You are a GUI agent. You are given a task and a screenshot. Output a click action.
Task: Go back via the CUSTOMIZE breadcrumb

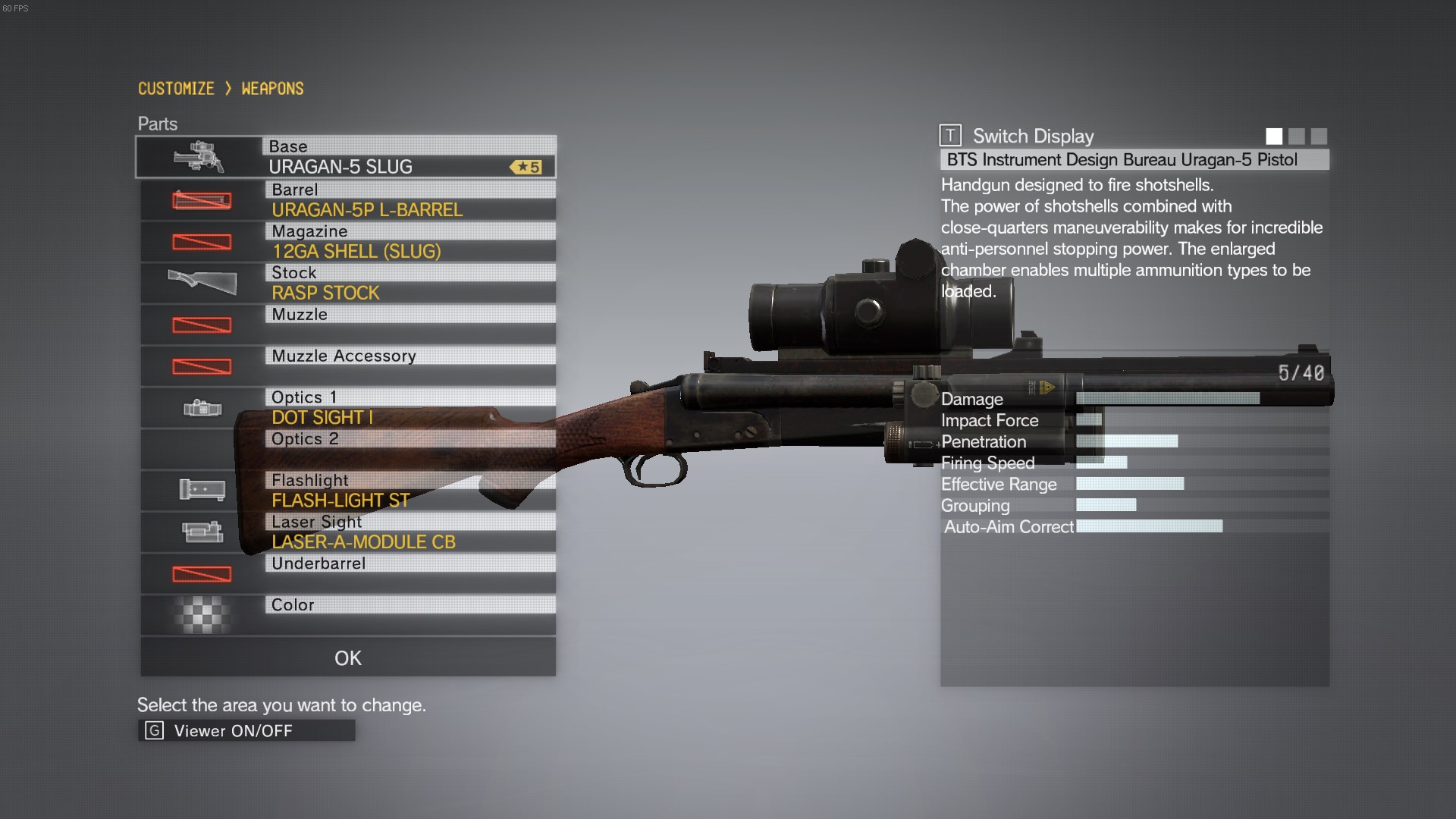[176, 89]
